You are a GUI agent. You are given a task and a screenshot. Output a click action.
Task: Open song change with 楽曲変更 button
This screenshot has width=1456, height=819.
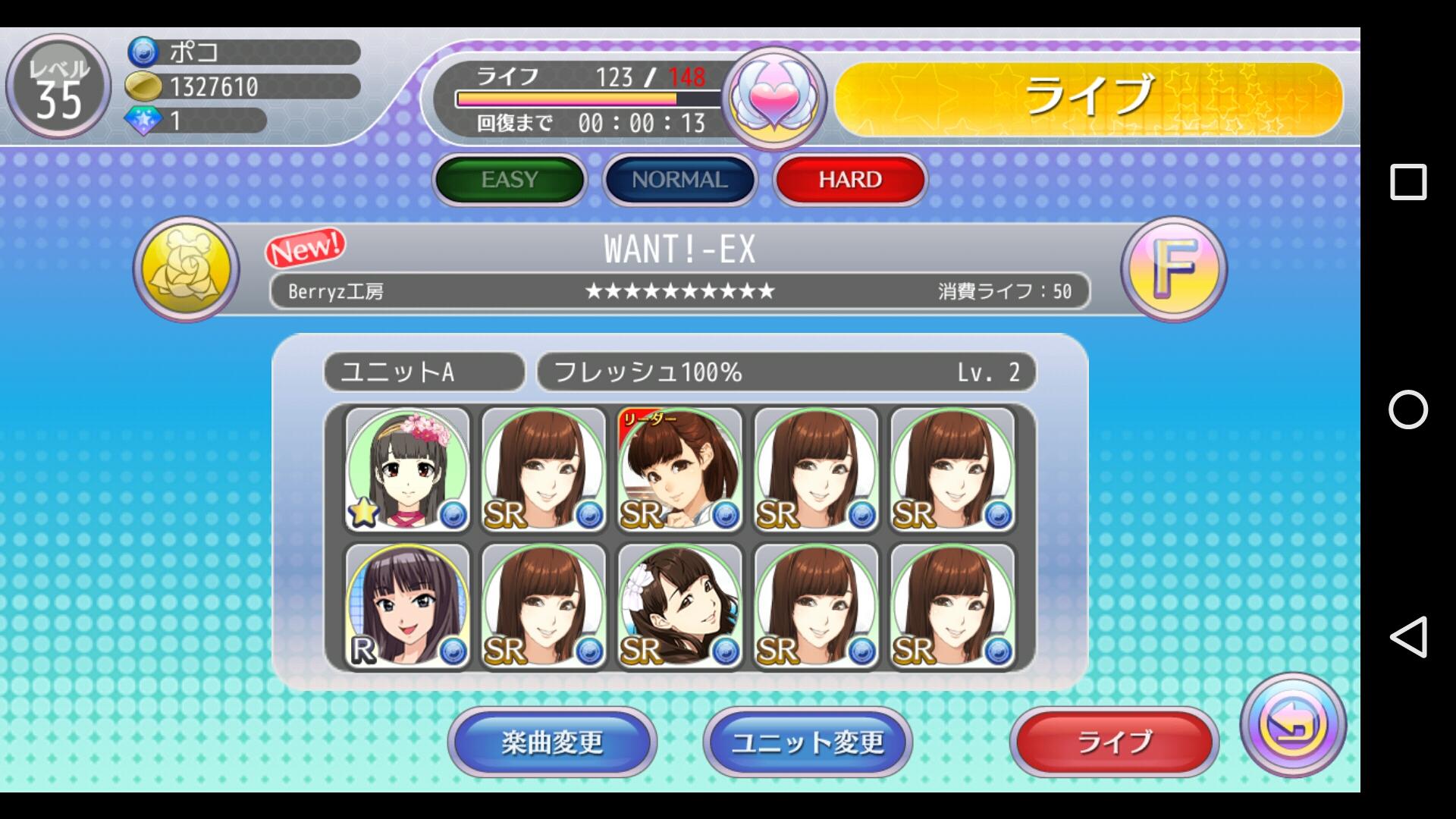(x=552, y=742)
